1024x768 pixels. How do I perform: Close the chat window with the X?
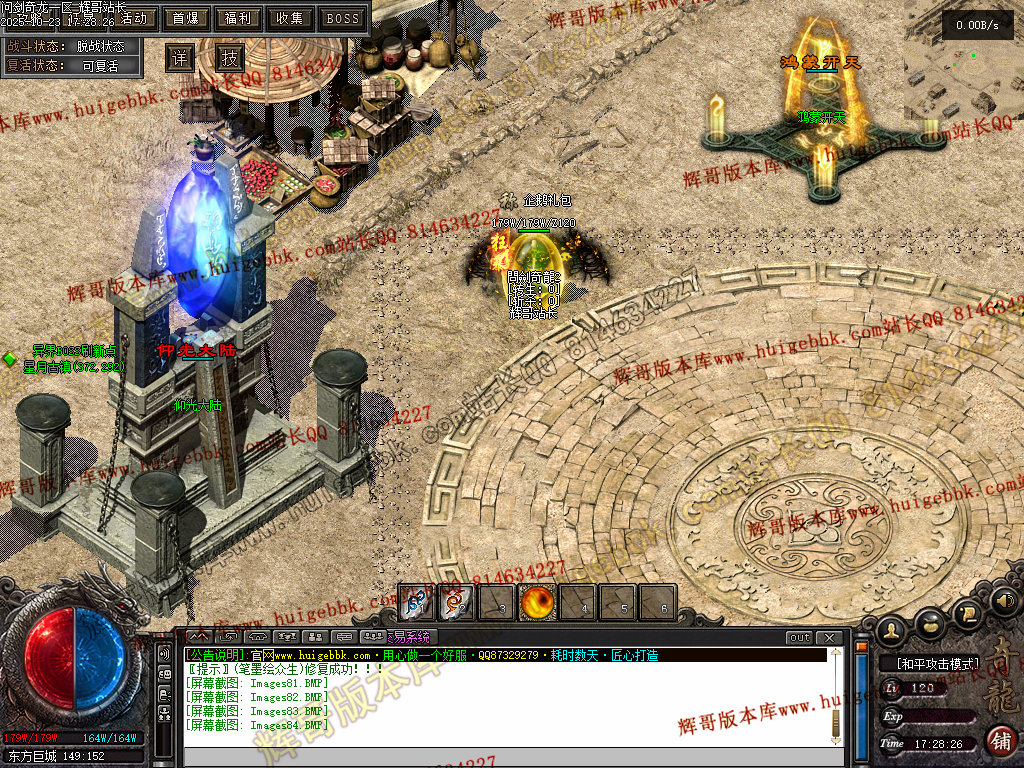coord(828,637)
